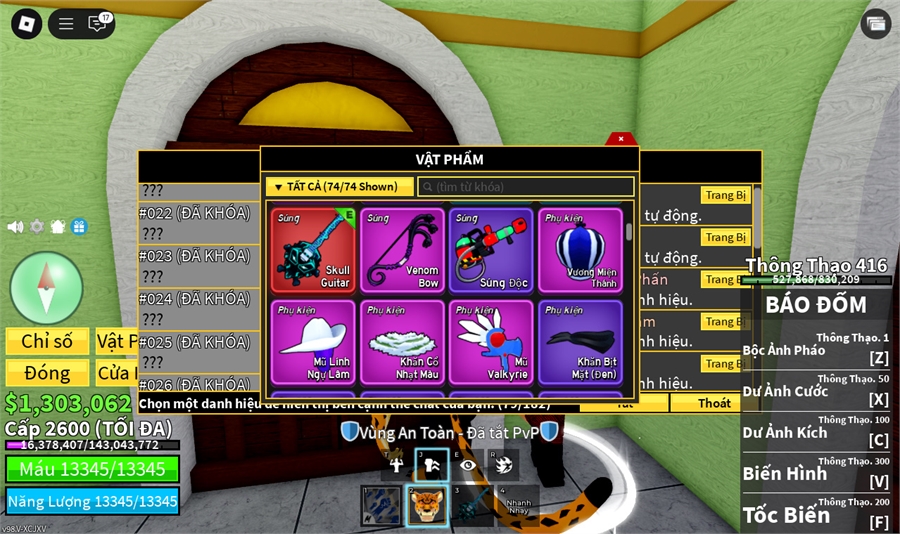
Task: Click the Đóng button
Action: click(x=46, y=373)
